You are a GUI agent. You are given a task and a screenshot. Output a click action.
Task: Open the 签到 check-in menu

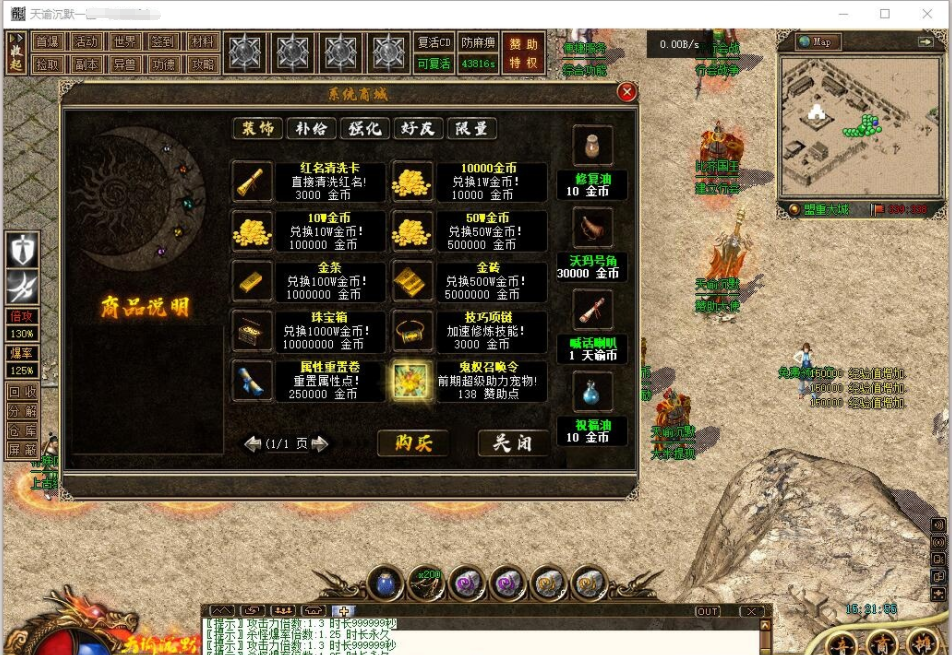coord(162,42)
